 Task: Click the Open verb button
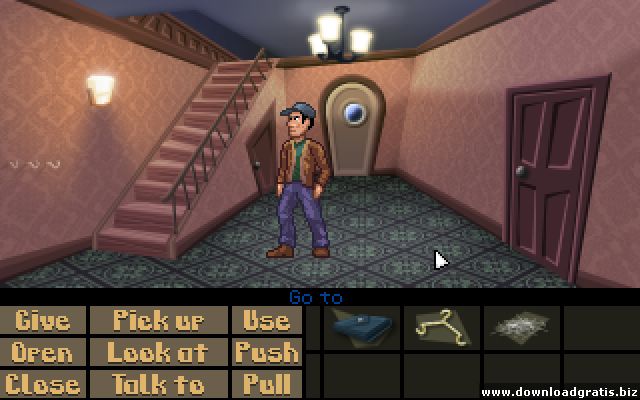click(x=44, y=352)
